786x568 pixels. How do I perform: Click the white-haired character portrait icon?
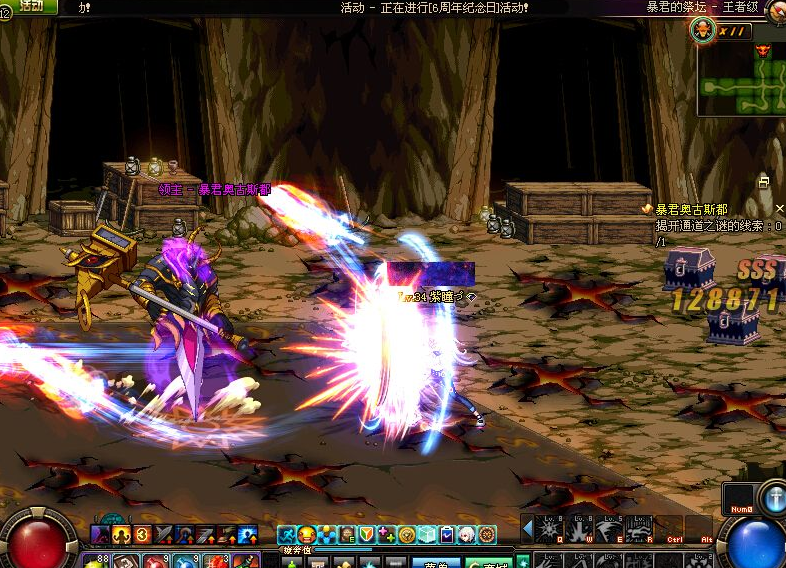(468, 535)
